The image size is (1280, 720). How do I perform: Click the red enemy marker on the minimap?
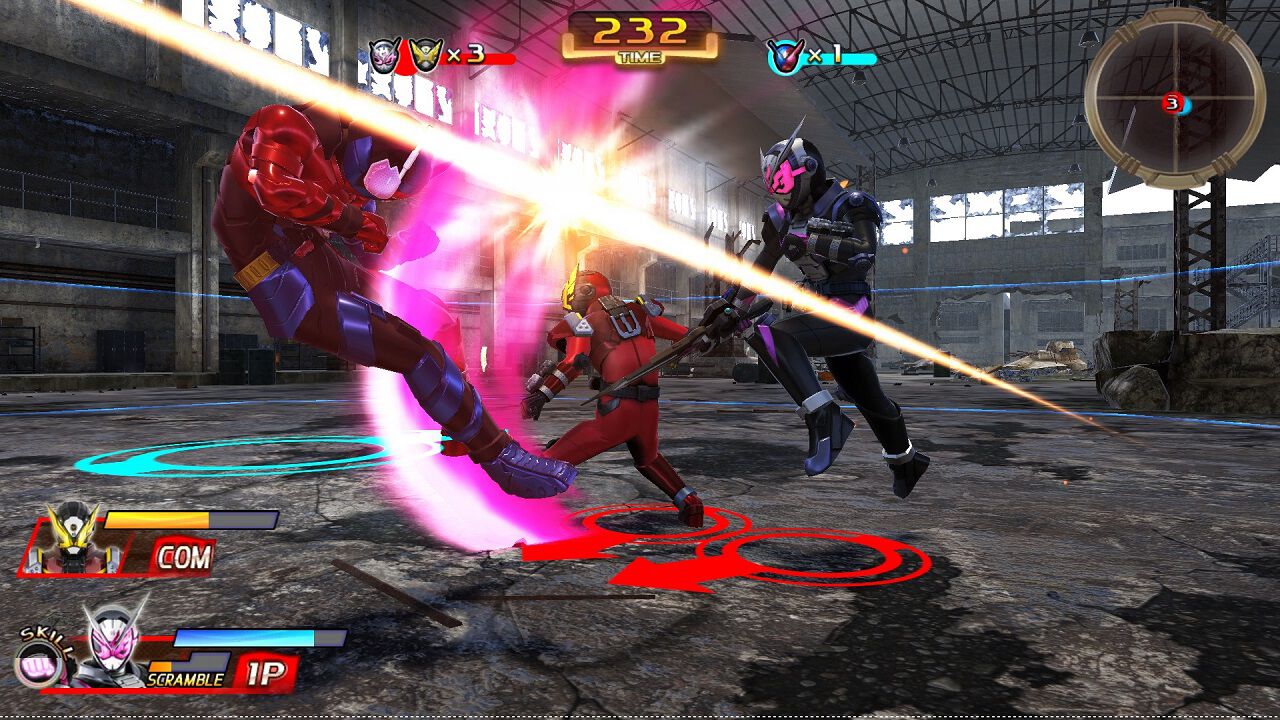point(1173,103)
